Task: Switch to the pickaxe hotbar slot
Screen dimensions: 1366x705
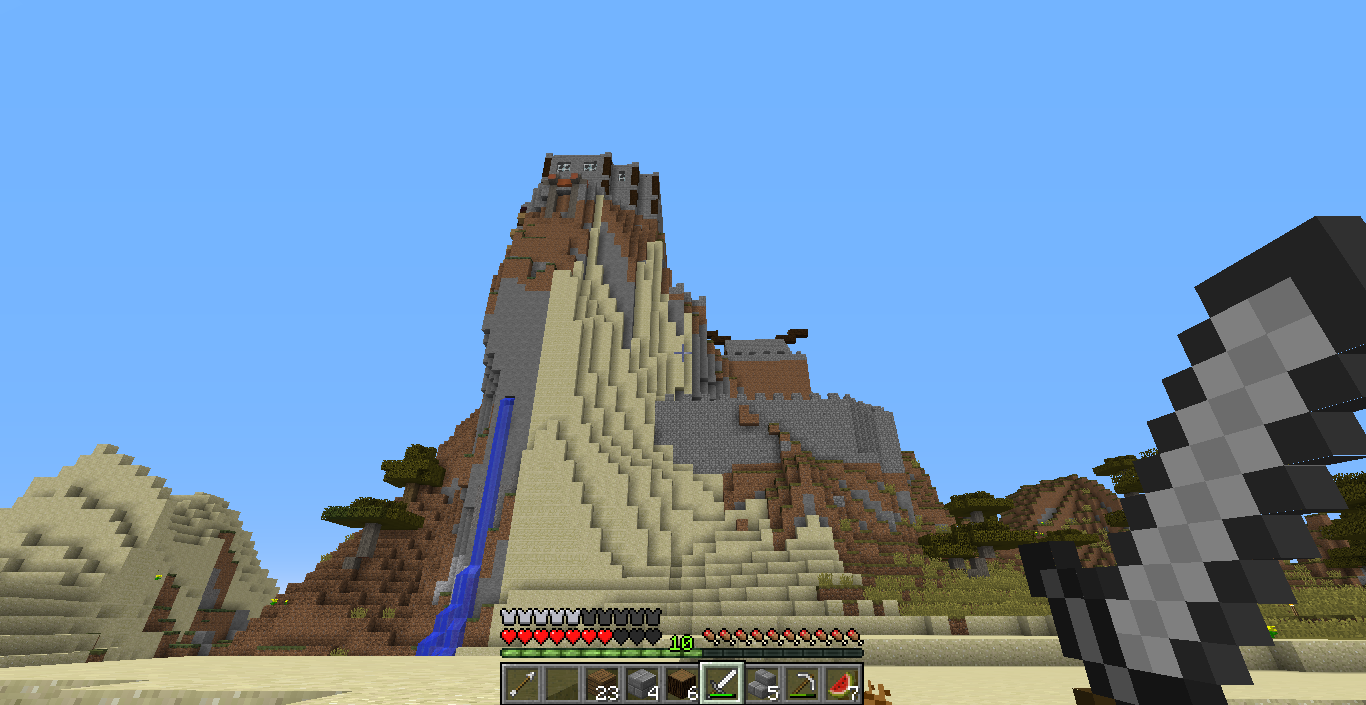Action: click(801, 683)
